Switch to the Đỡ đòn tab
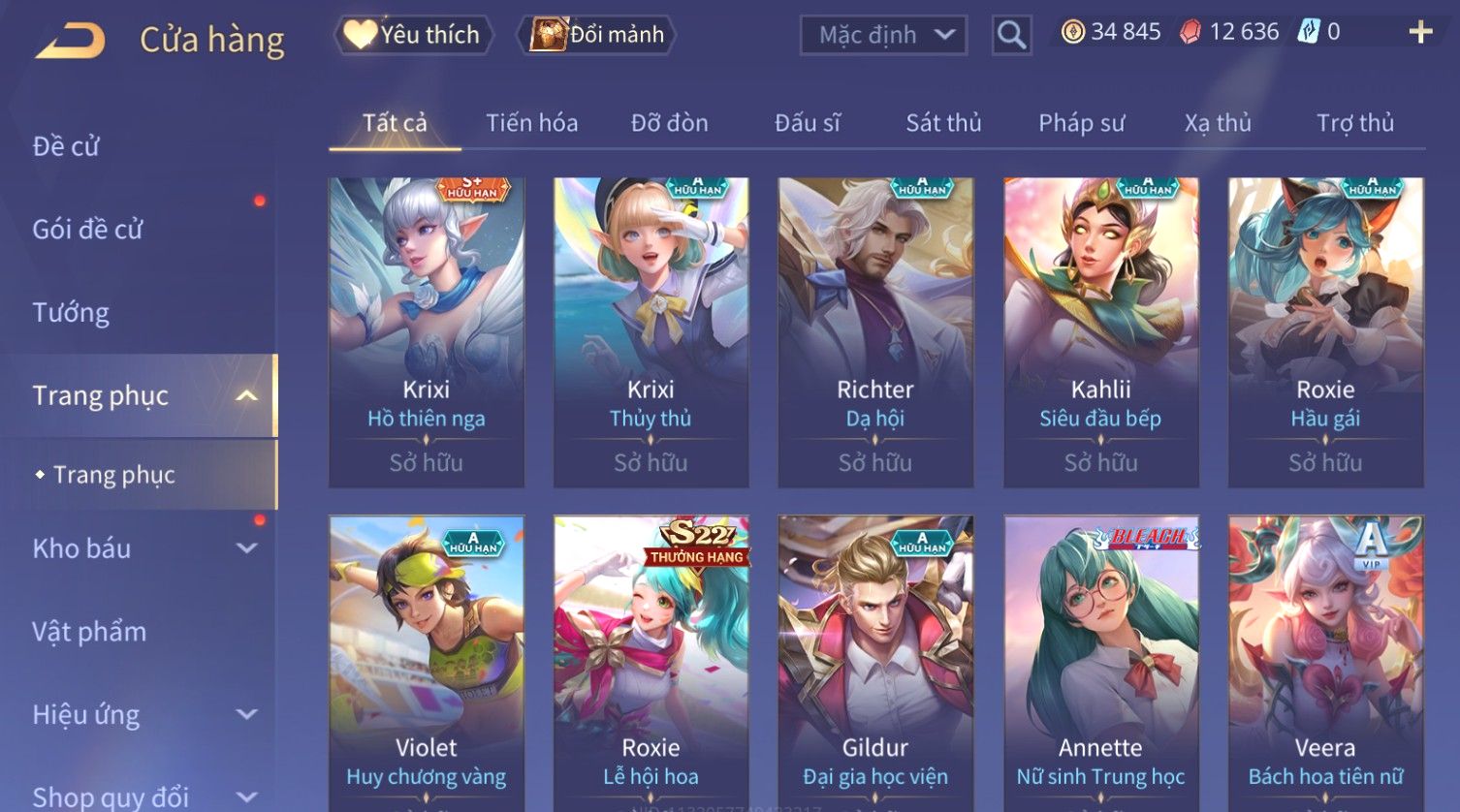1460x812 pixels. (x=669, y=123)
